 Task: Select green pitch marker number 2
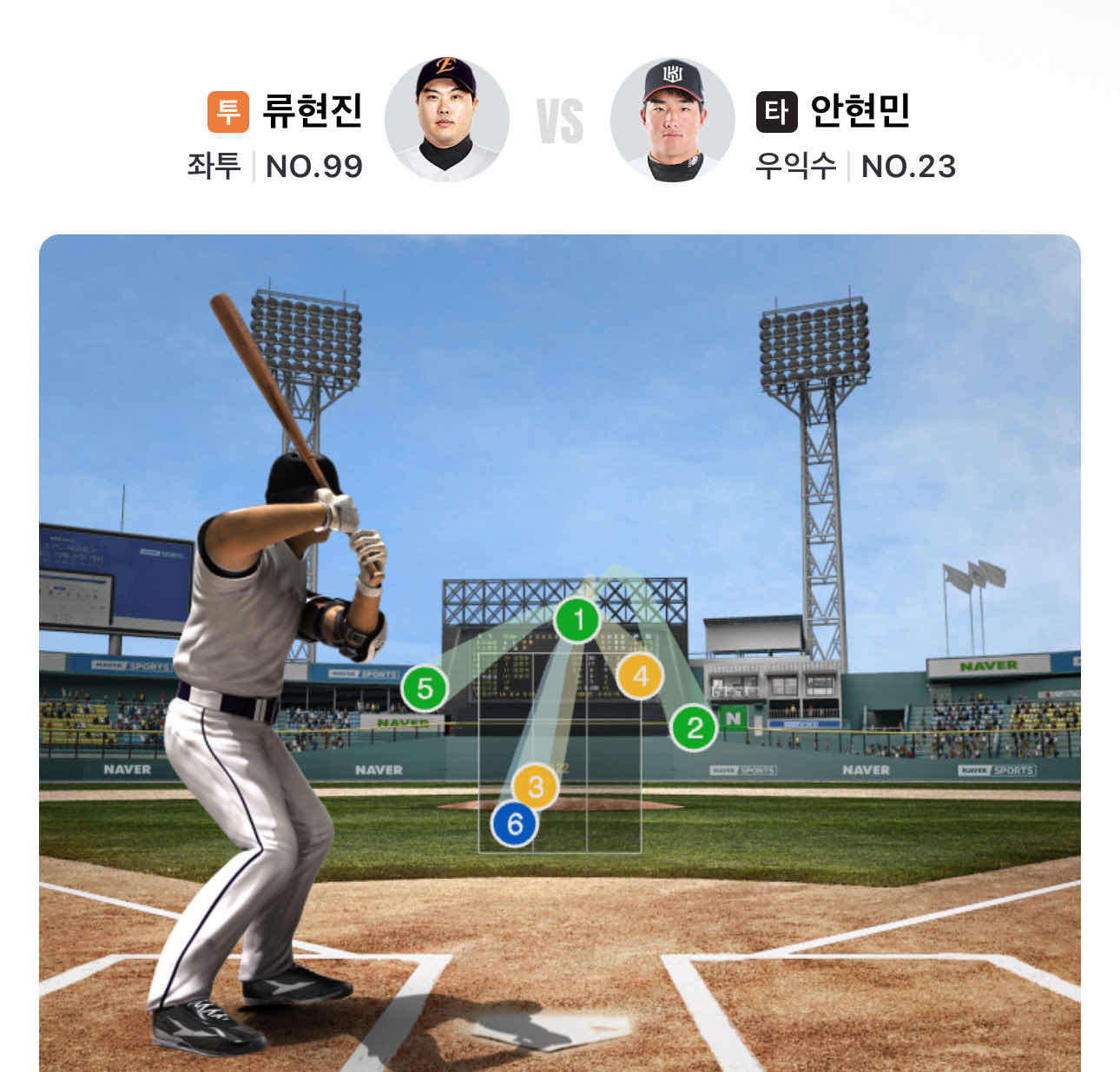click(x=694, y=727)
